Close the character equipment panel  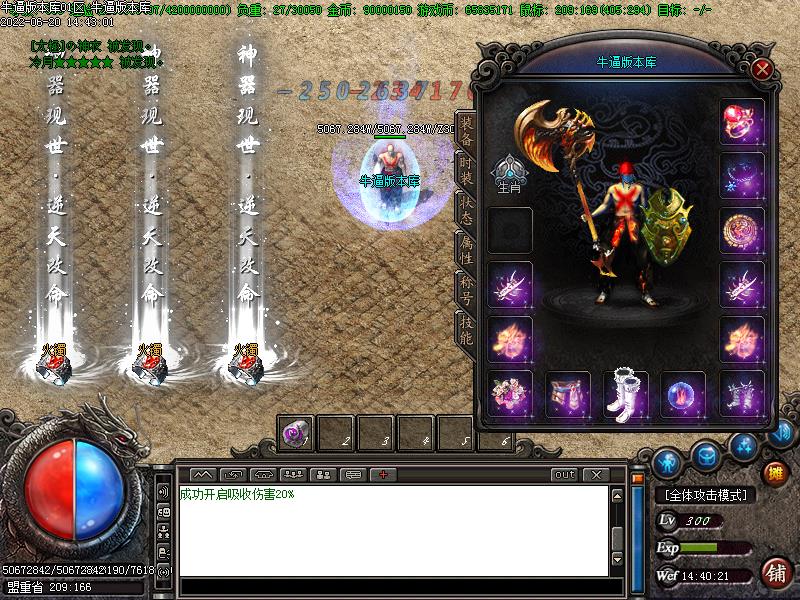762,70
